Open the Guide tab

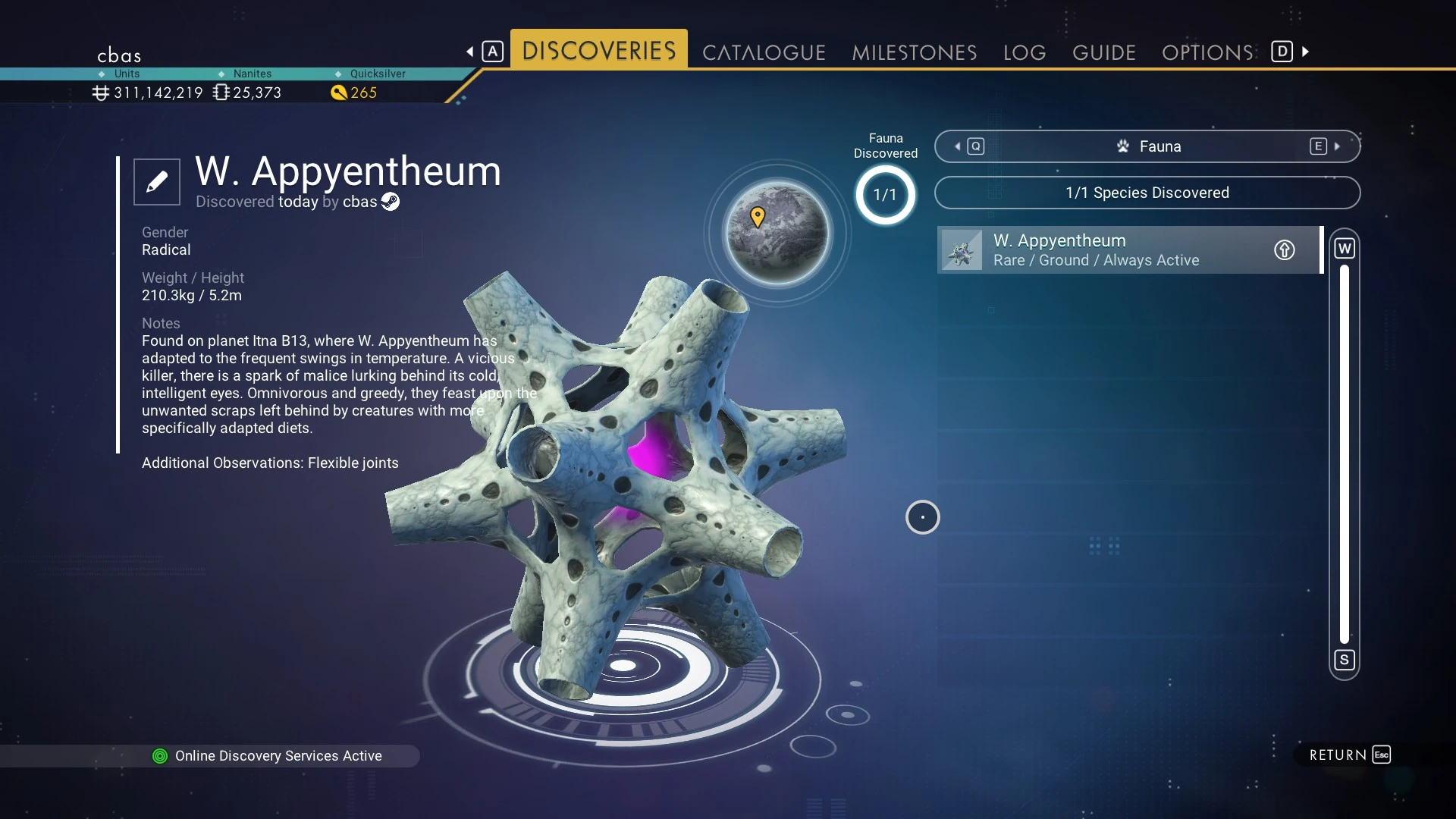[x=1103, y=52]
